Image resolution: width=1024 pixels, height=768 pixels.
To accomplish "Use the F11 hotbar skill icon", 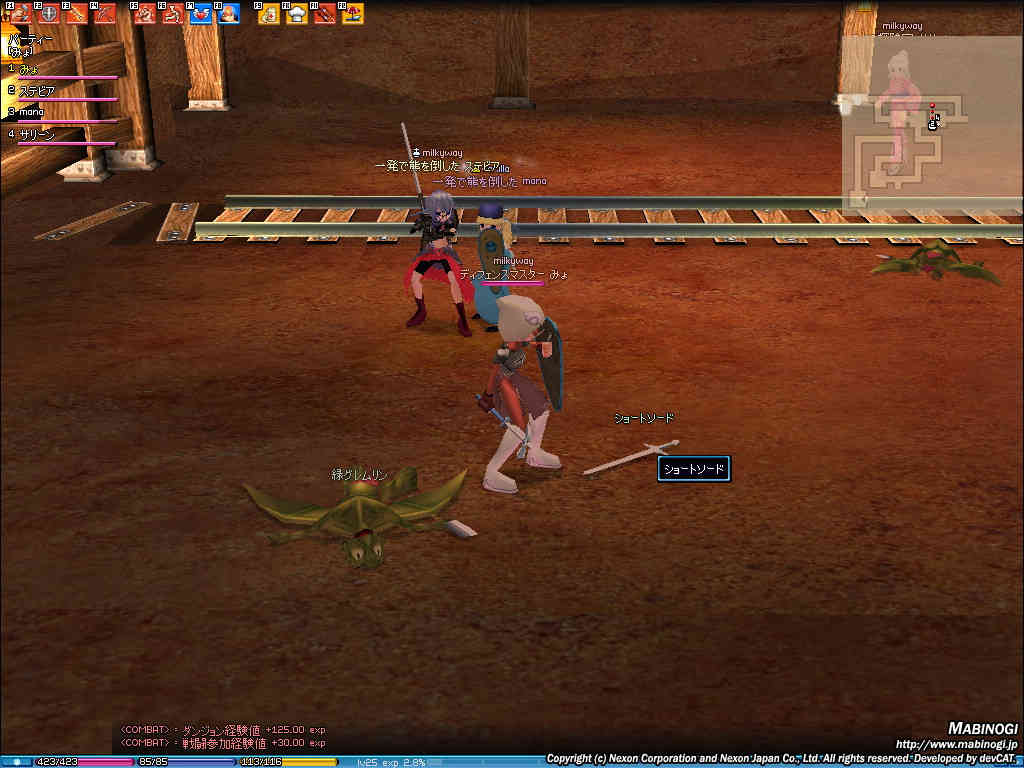I will (325, 14).
